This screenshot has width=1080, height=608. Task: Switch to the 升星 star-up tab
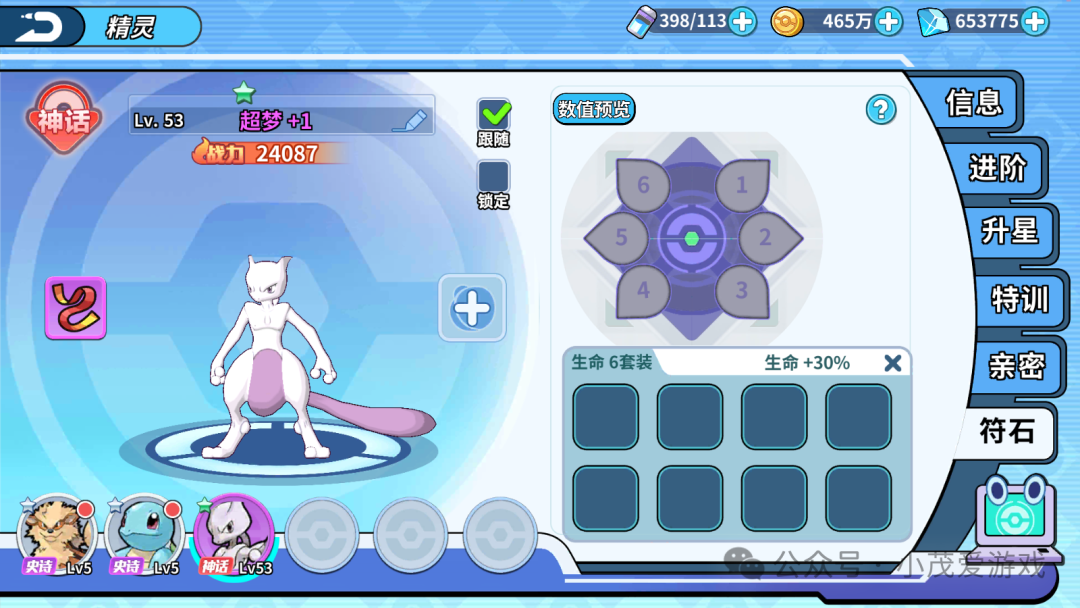click(x=1009, y=231)
